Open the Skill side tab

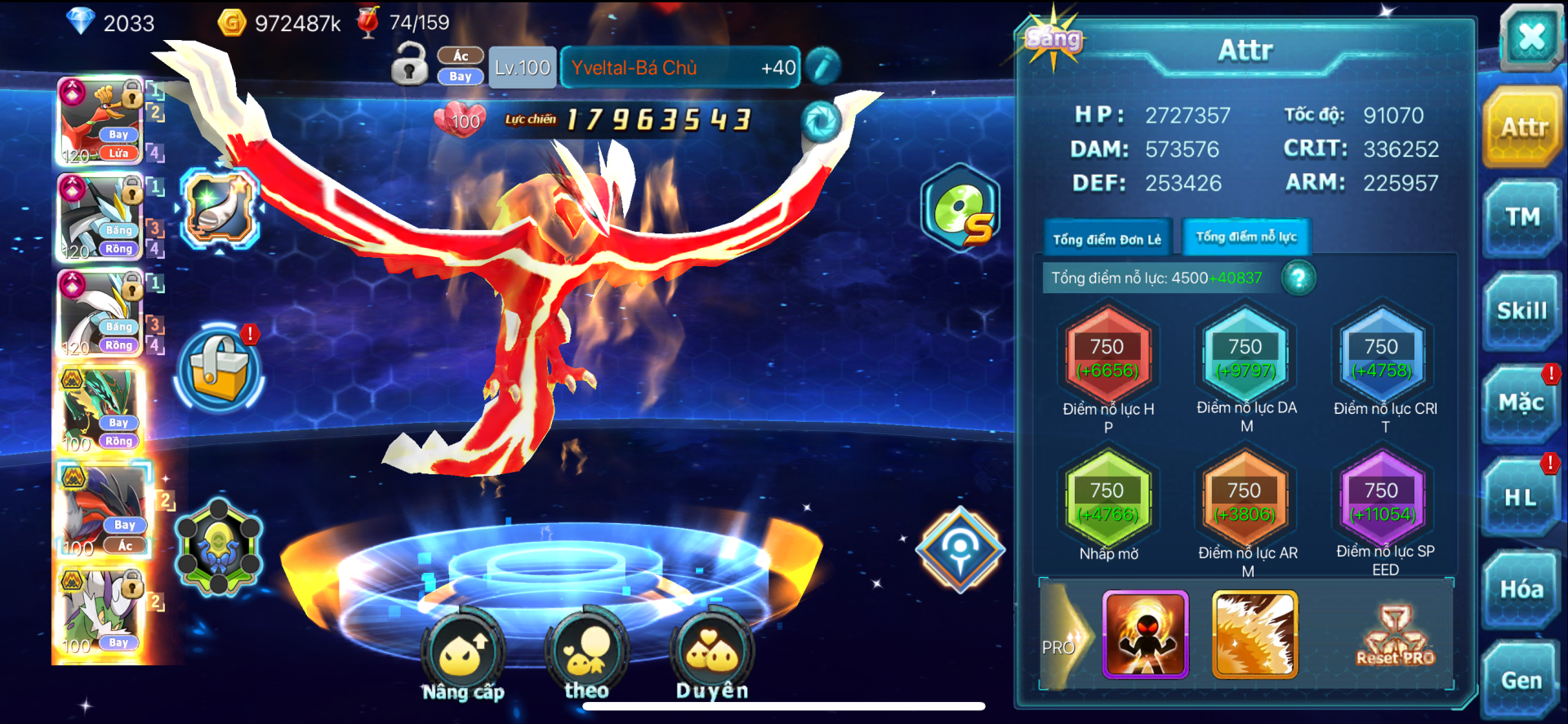click(x=1521, y=311)
